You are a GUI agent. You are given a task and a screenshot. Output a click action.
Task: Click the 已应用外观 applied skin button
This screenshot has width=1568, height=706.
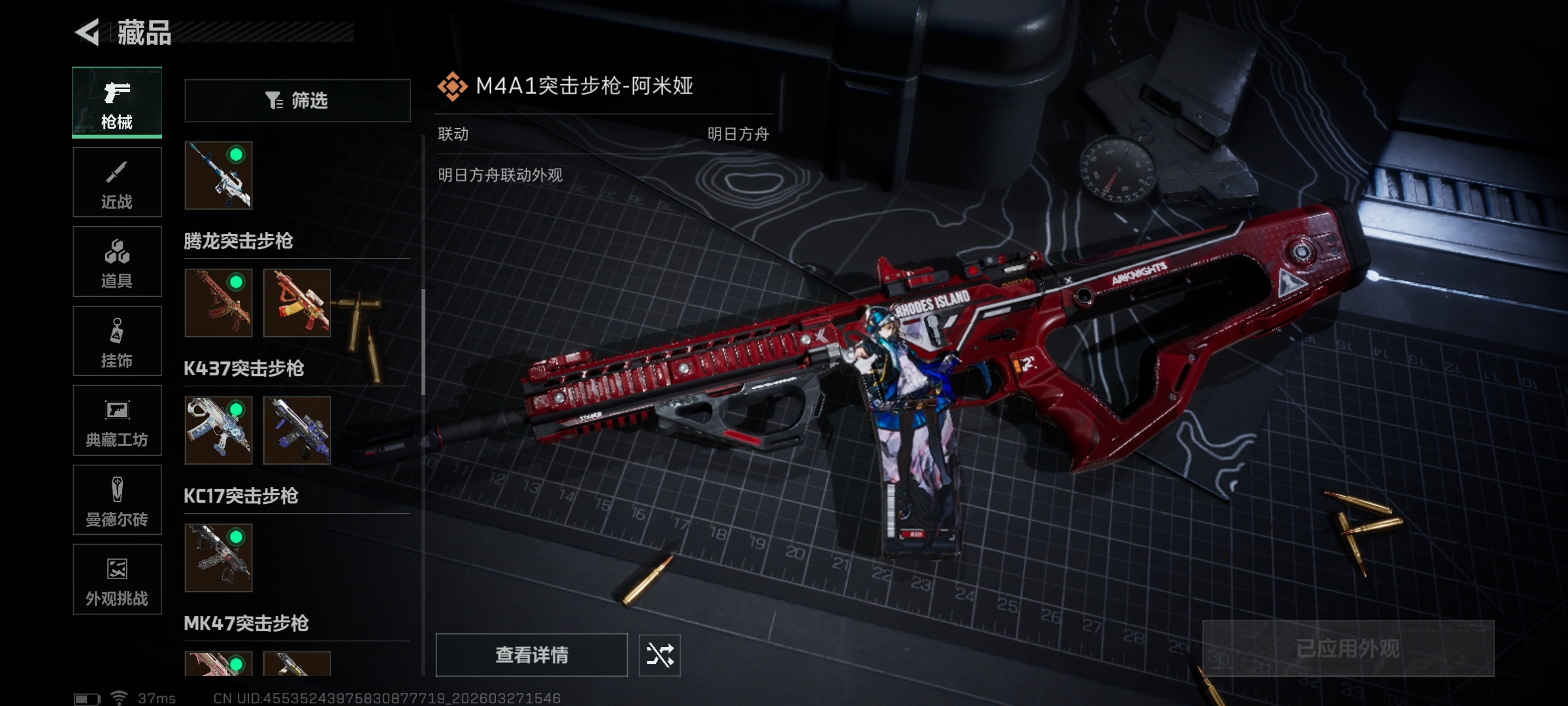[1348, 648]
